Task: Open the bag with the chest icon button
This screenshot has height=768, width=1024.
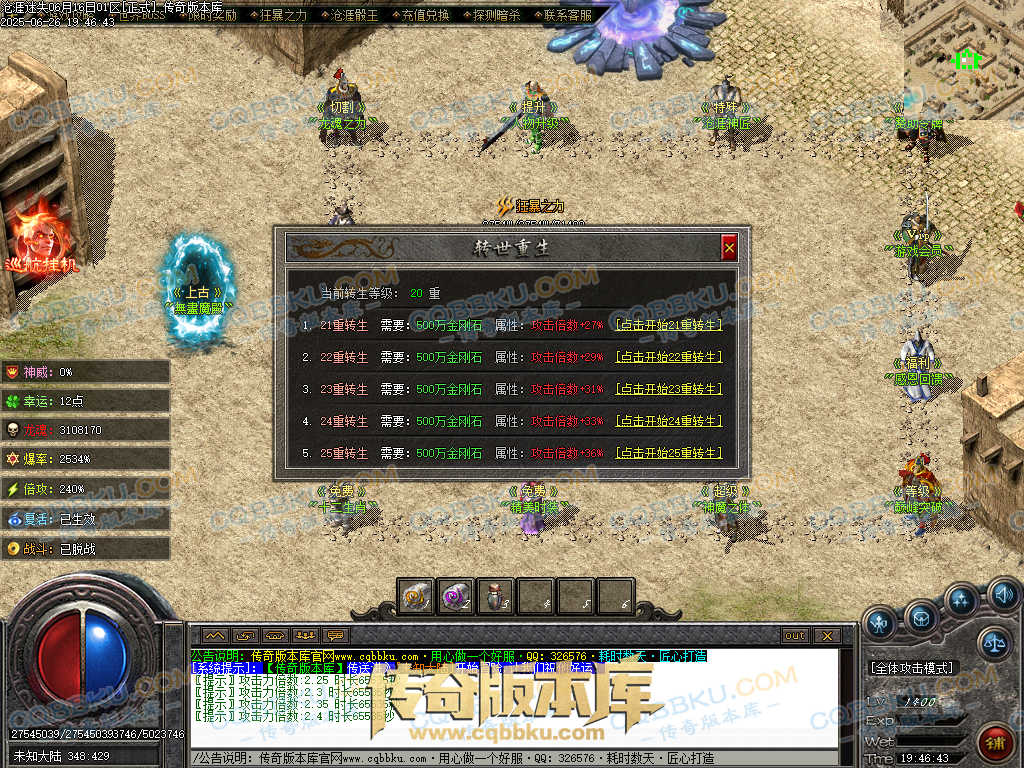Action: (921, 620)
